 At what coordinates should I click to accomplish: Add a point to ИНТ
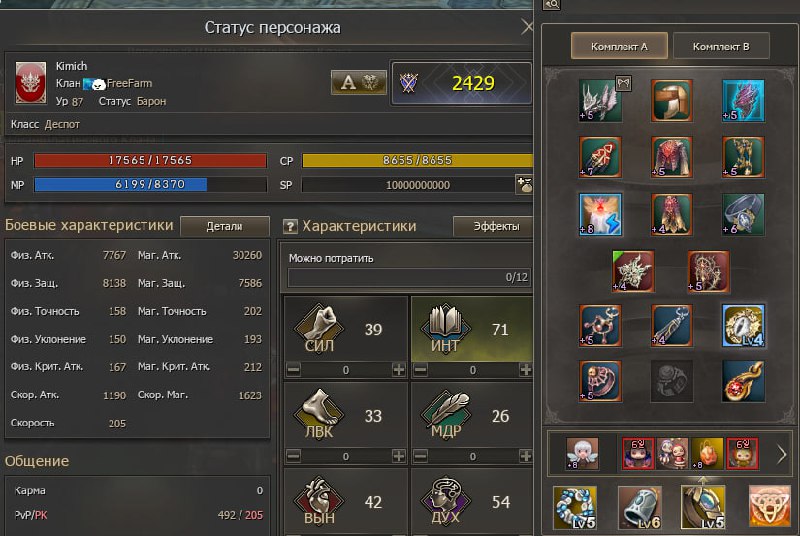point(525,370)
